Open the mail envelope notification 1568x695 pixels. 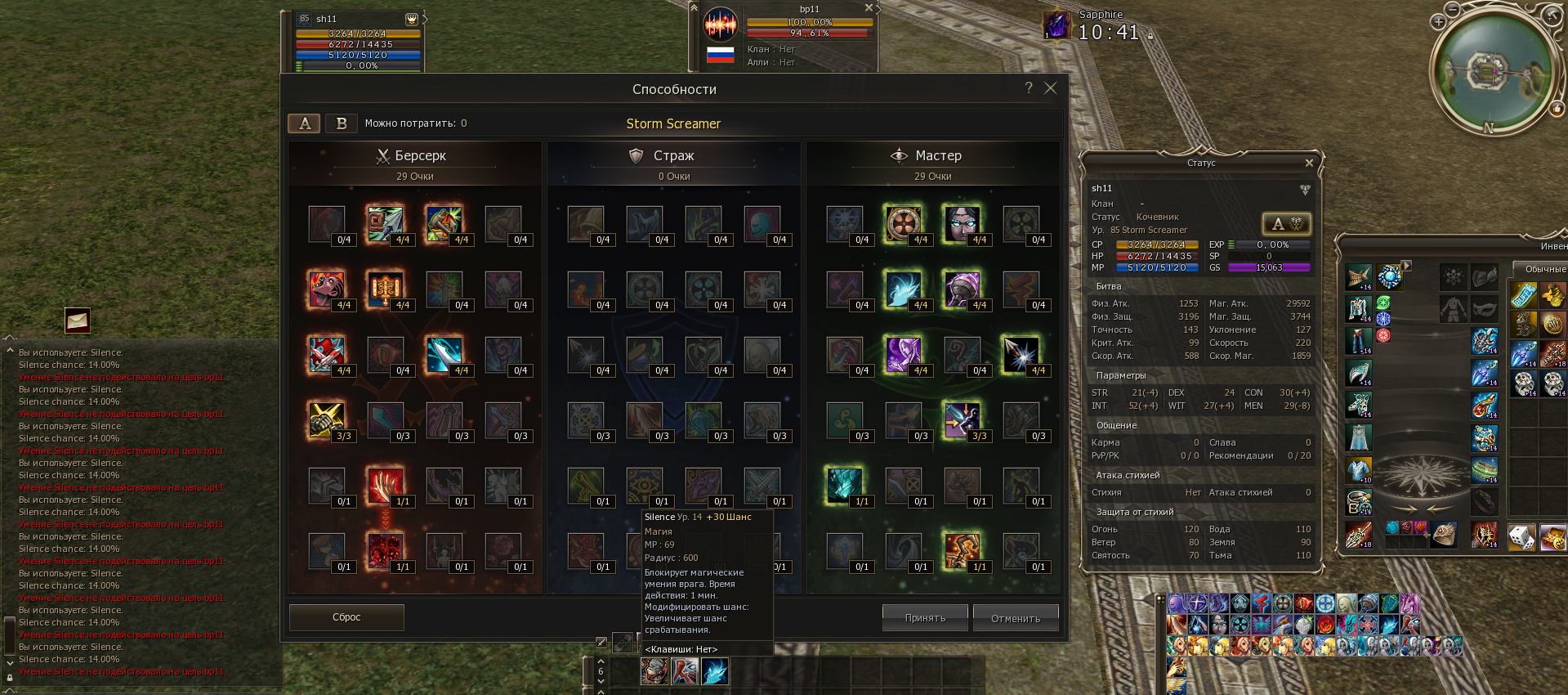[x=78, y=321]
